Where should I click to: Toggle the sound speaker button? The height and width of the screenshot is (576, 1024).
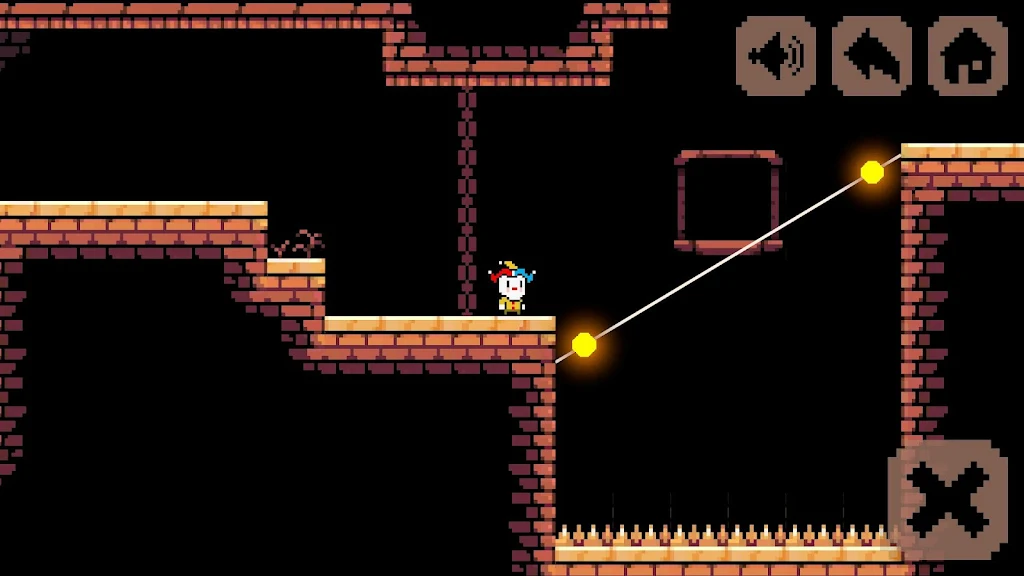click(776, 56)
